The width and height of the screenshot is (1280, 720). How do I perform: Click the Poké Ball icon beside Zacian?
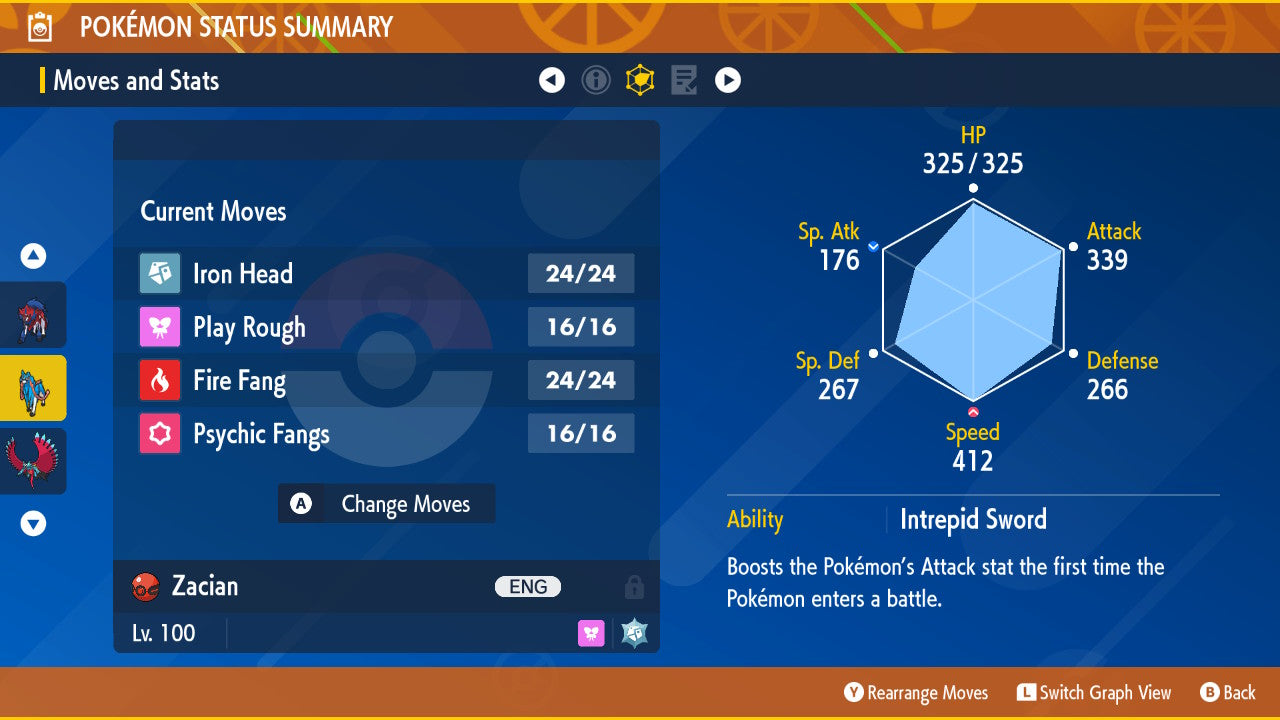[145, 587]
